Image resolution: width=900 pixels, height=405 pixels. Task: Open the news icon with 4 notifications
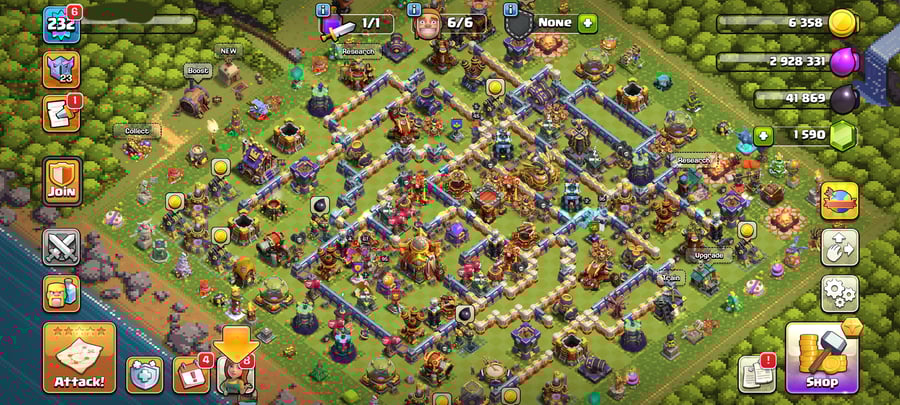191,374
